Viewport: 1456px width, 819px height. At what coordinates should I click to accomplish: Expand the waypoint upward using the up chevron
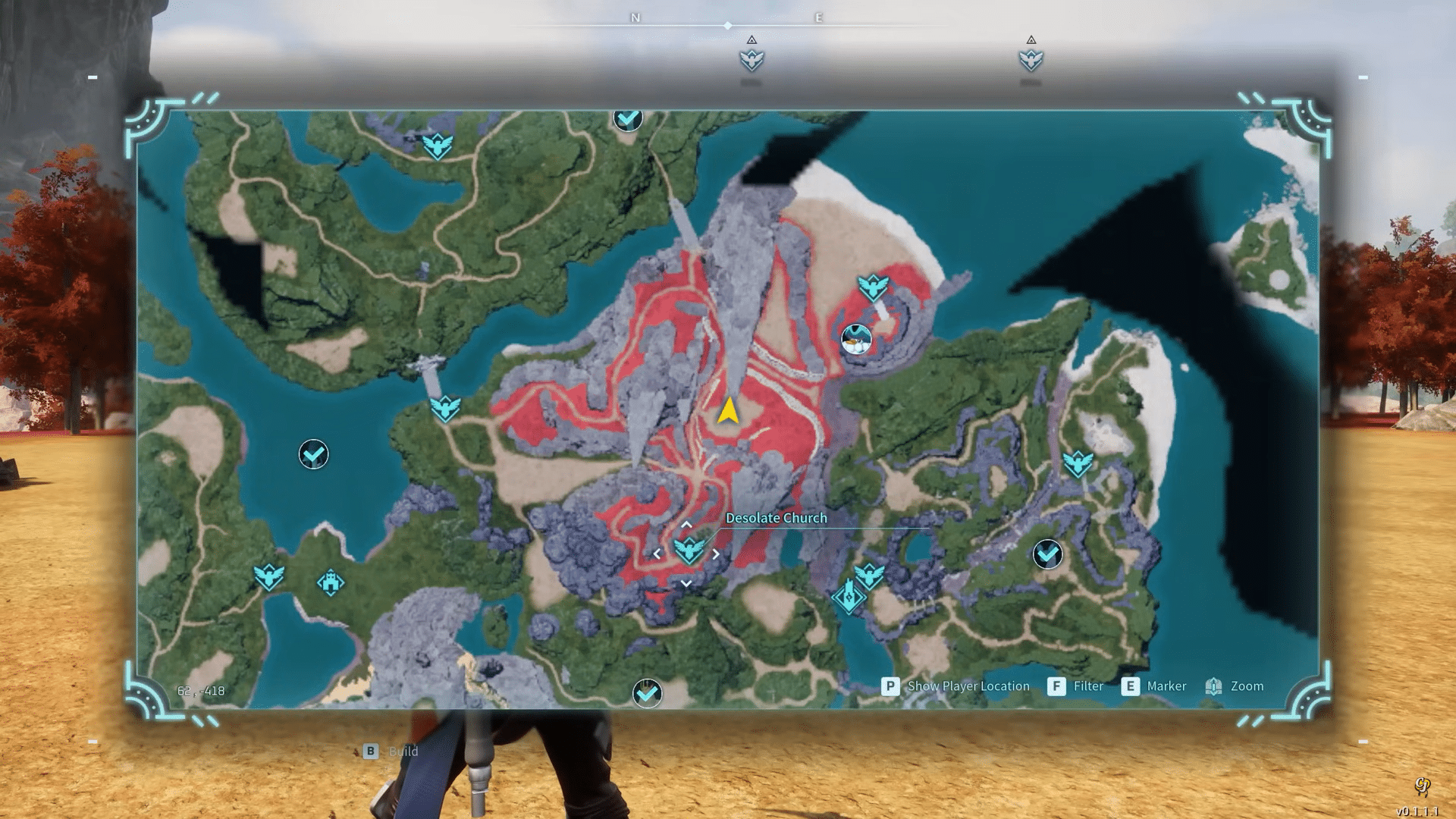[x=687, y=522]
